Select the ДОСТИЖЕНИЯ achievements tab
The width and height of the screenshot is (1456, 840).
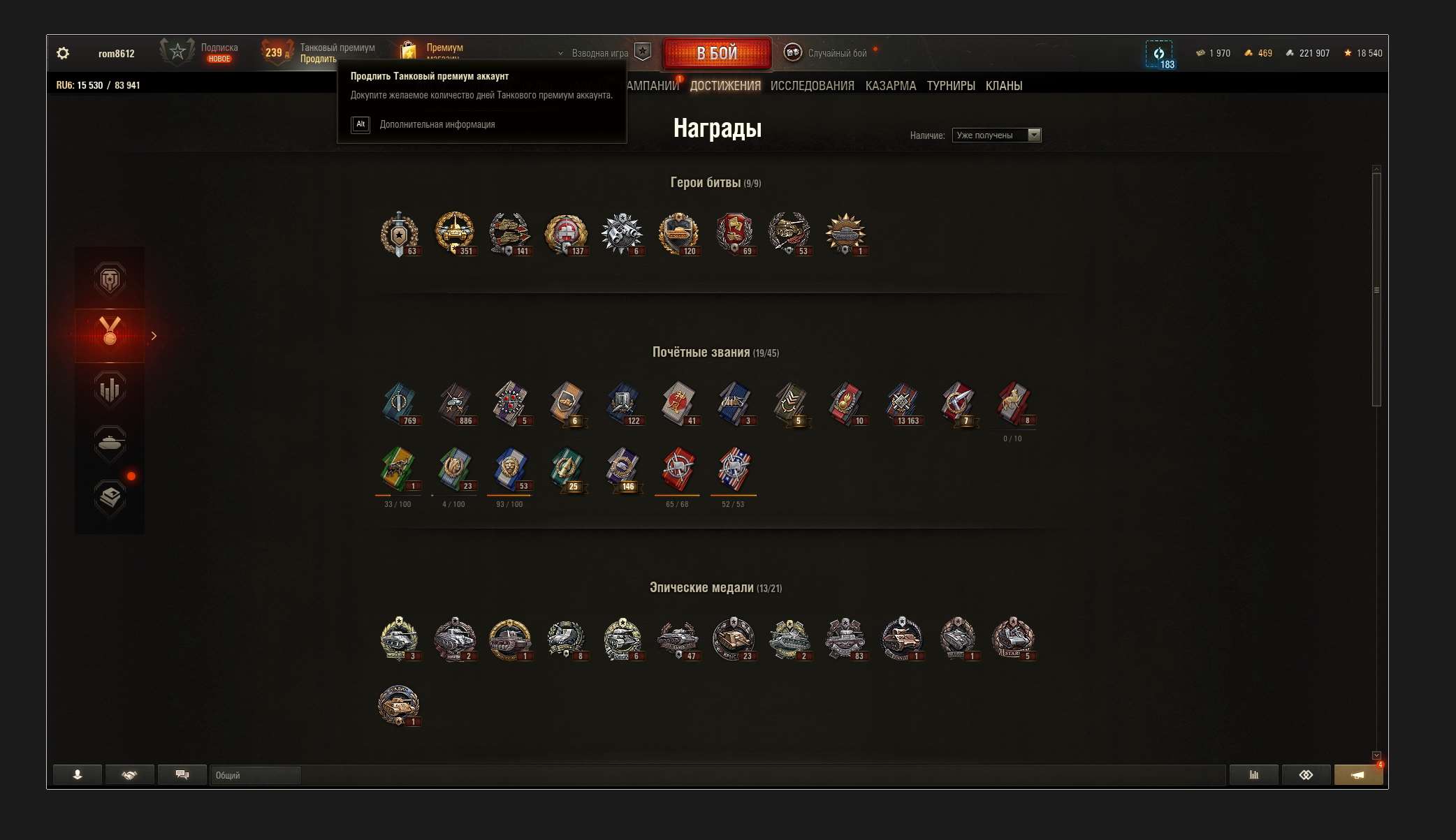tap(725, 86)
